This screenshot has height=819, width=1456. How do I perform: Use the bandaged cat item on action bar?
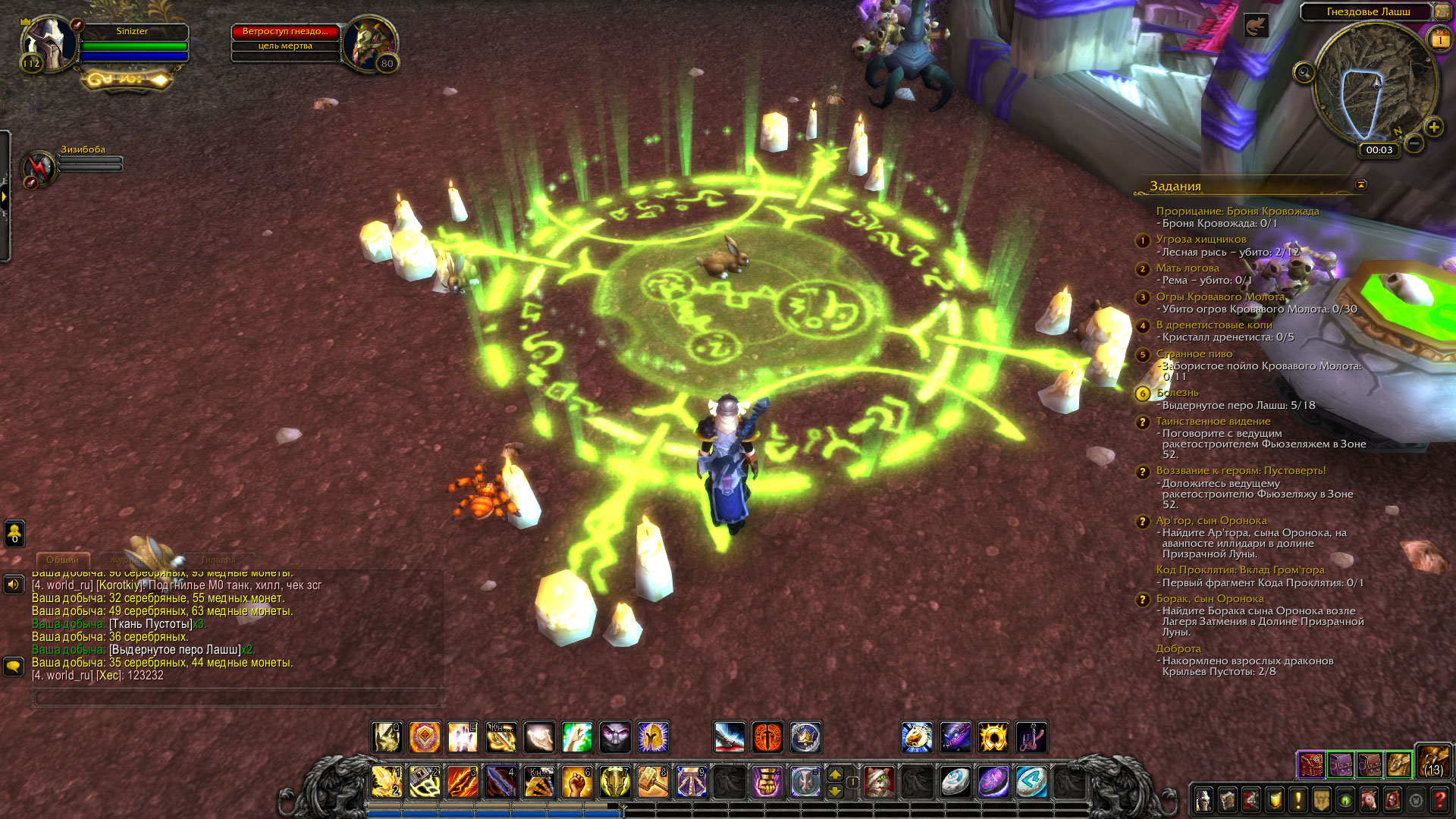click(880, 782)
